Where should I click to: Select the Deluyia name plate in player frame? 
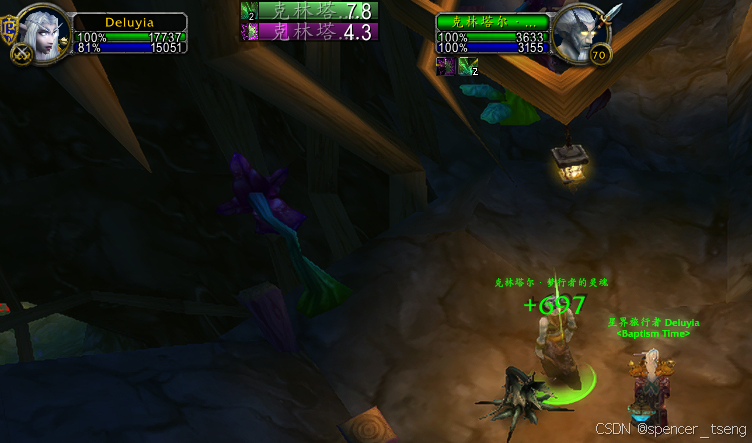[x=131, y=21]
